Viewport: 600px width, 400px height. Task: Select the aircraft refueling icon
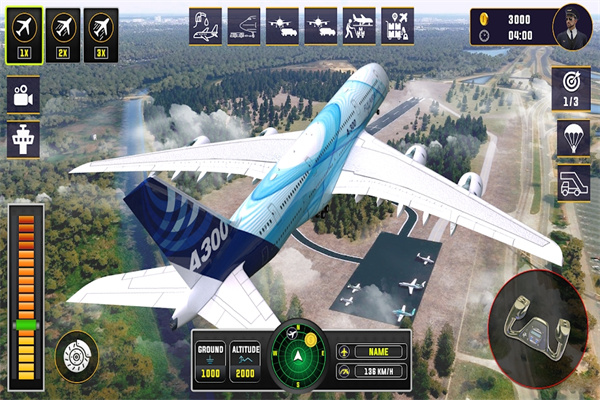tap(205, 25)
